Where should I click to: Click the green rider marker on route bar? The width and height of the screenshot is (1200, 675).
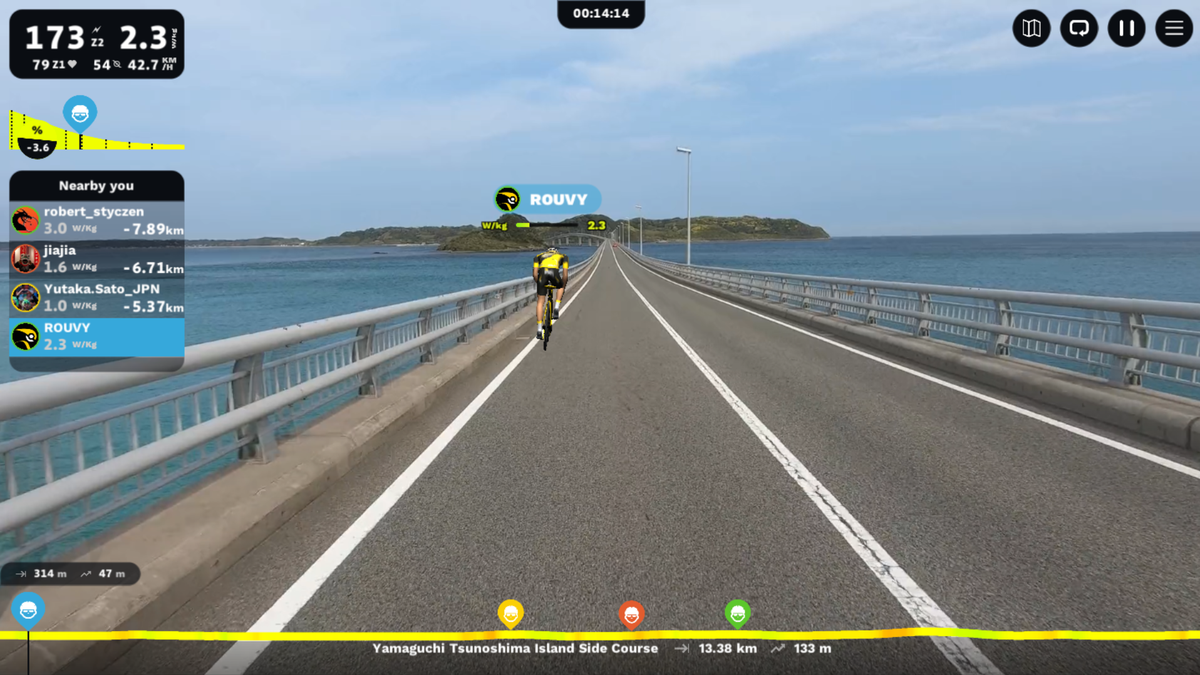[738, 613]
